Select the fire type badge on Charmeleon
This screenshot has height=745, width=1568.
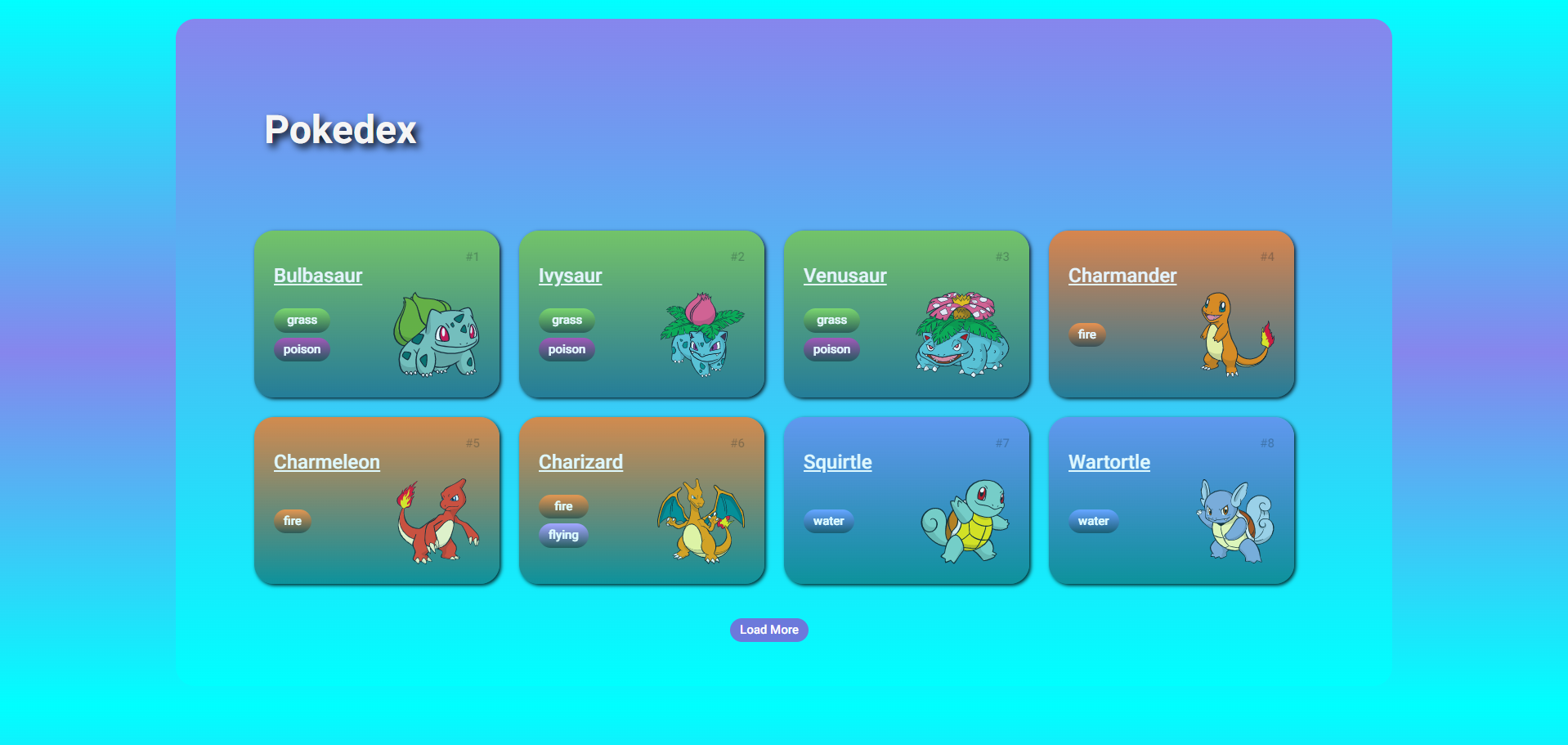(x=292, y=520)
